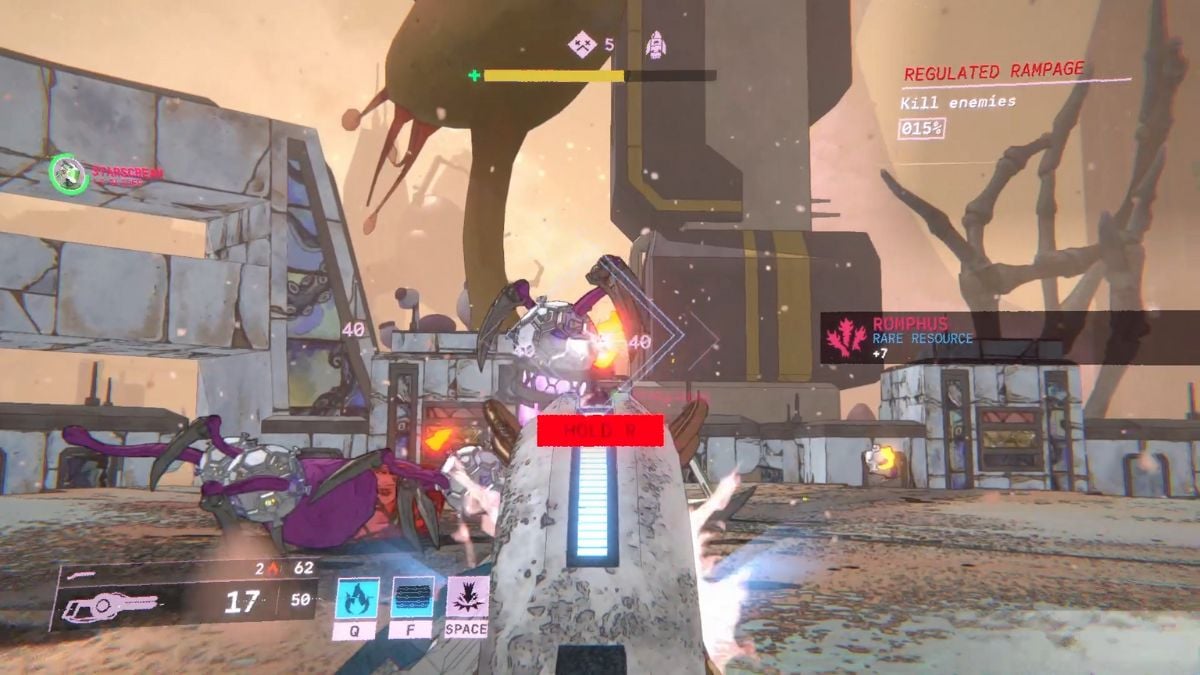Trigger the ground slam burst ability
The height and width of the screenshot is (675, 1200).
click(x=467, y=598)
